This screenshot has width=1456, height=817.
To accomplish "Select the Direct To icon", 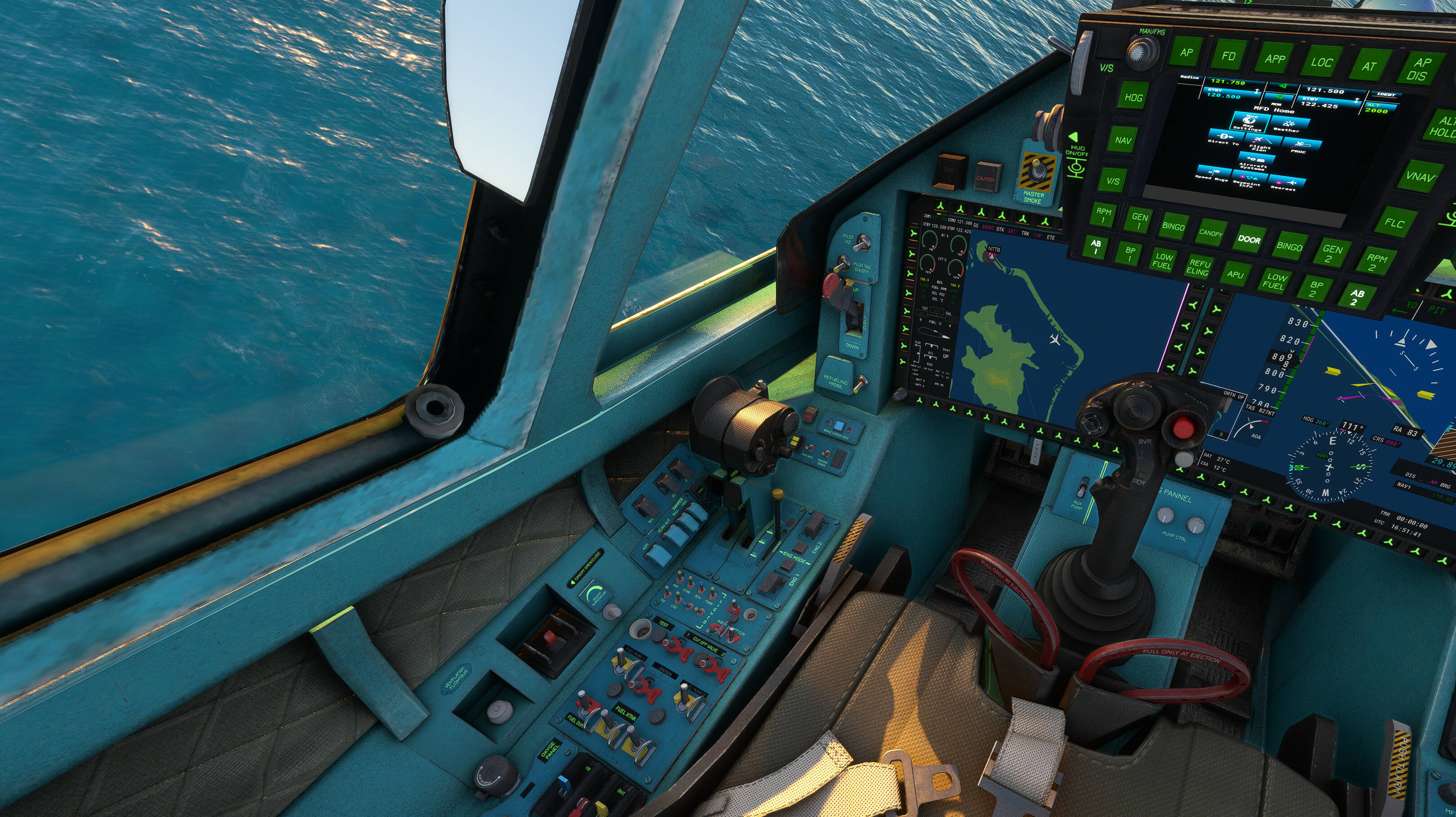I will [x=1224, y=139].
